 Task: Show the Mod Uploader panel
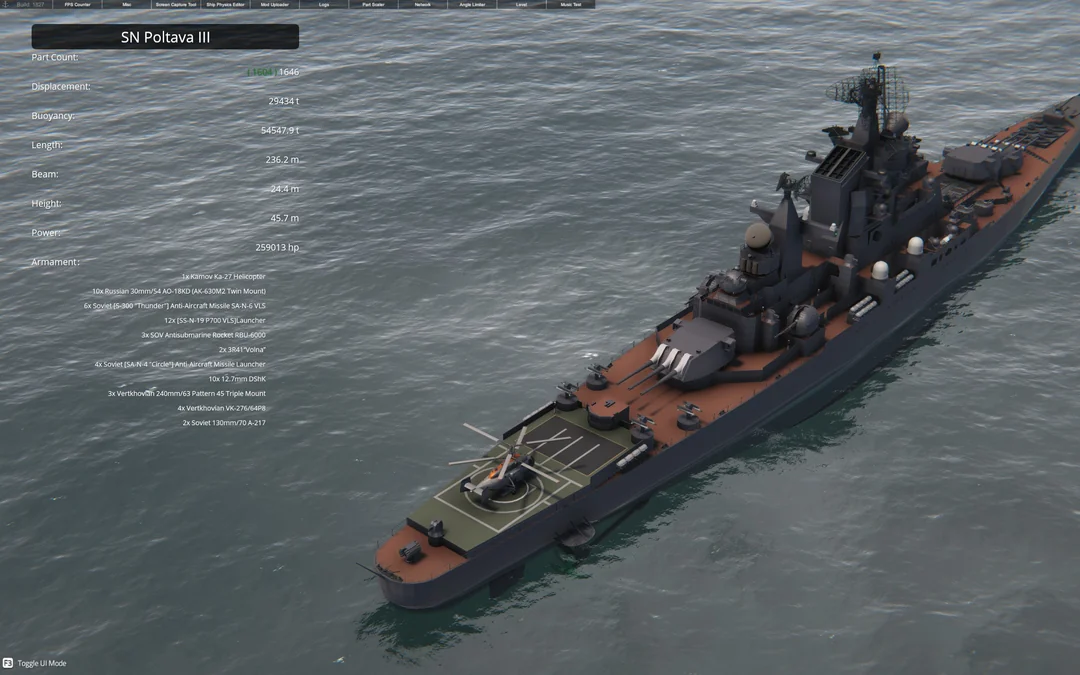(274, 4)
